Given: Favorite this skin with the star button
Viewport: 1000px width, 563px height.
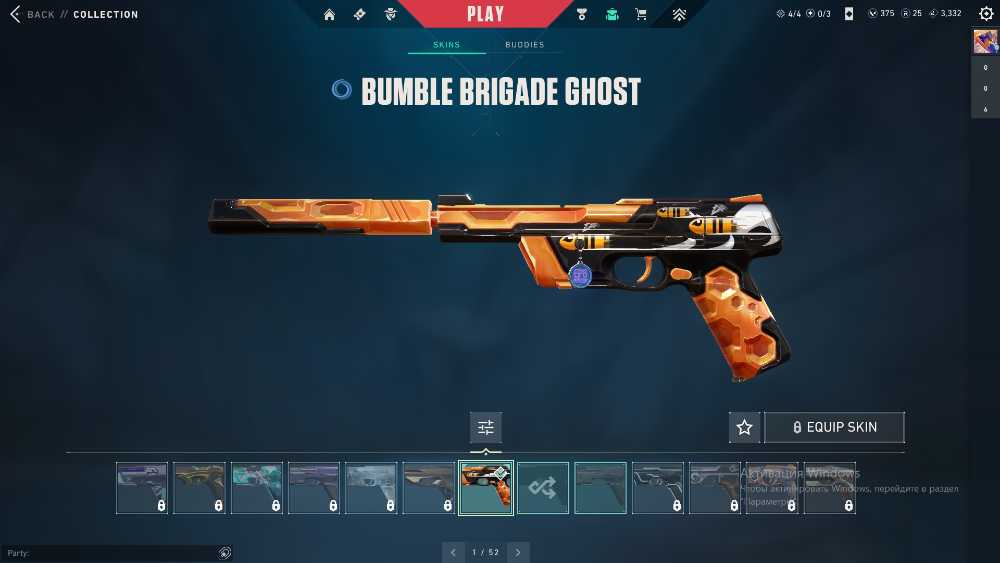Looking at the screenshot, I should point(744,427).
